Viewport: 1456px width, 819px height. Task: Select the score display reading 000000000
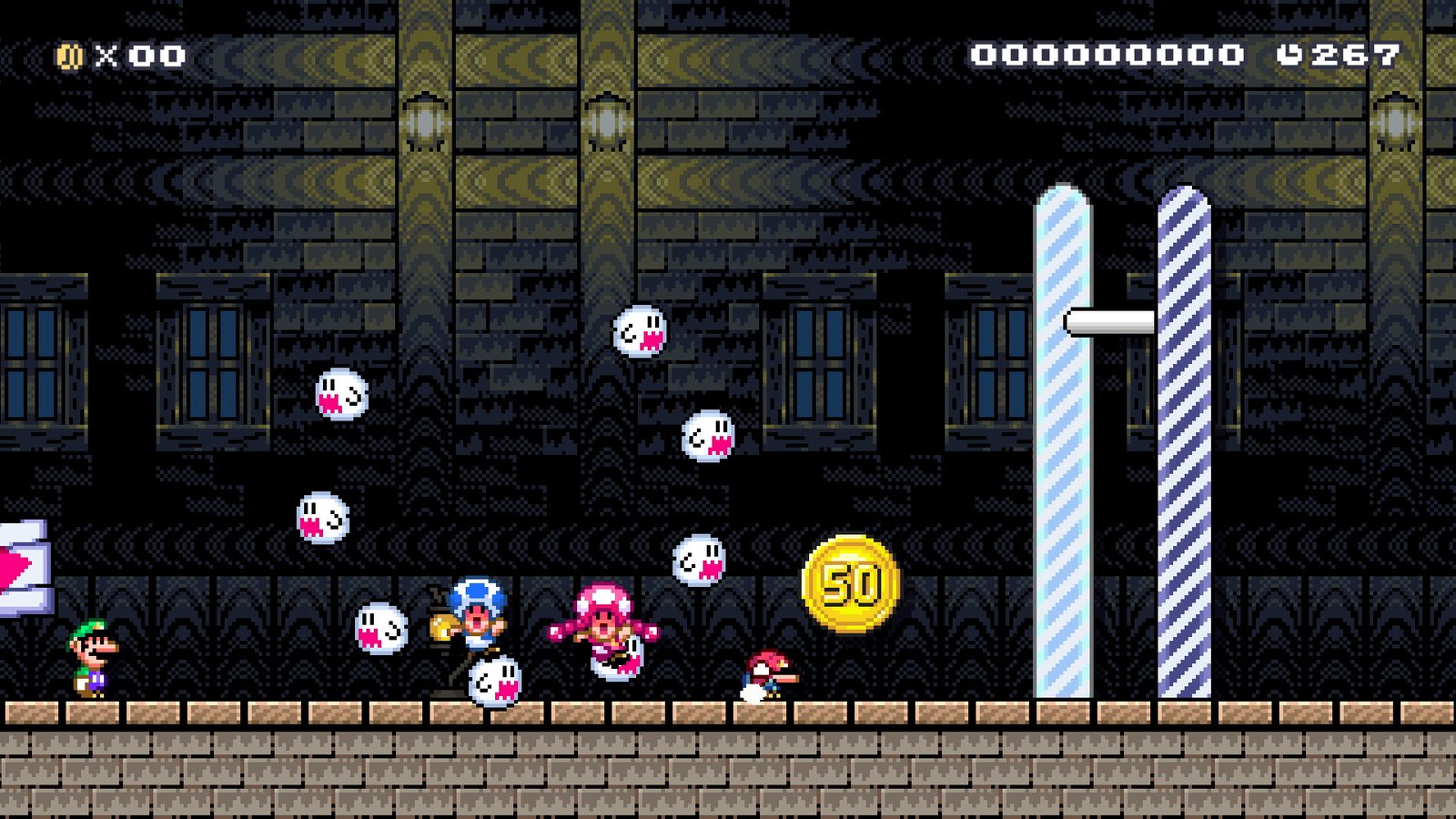coord(1107,55)
